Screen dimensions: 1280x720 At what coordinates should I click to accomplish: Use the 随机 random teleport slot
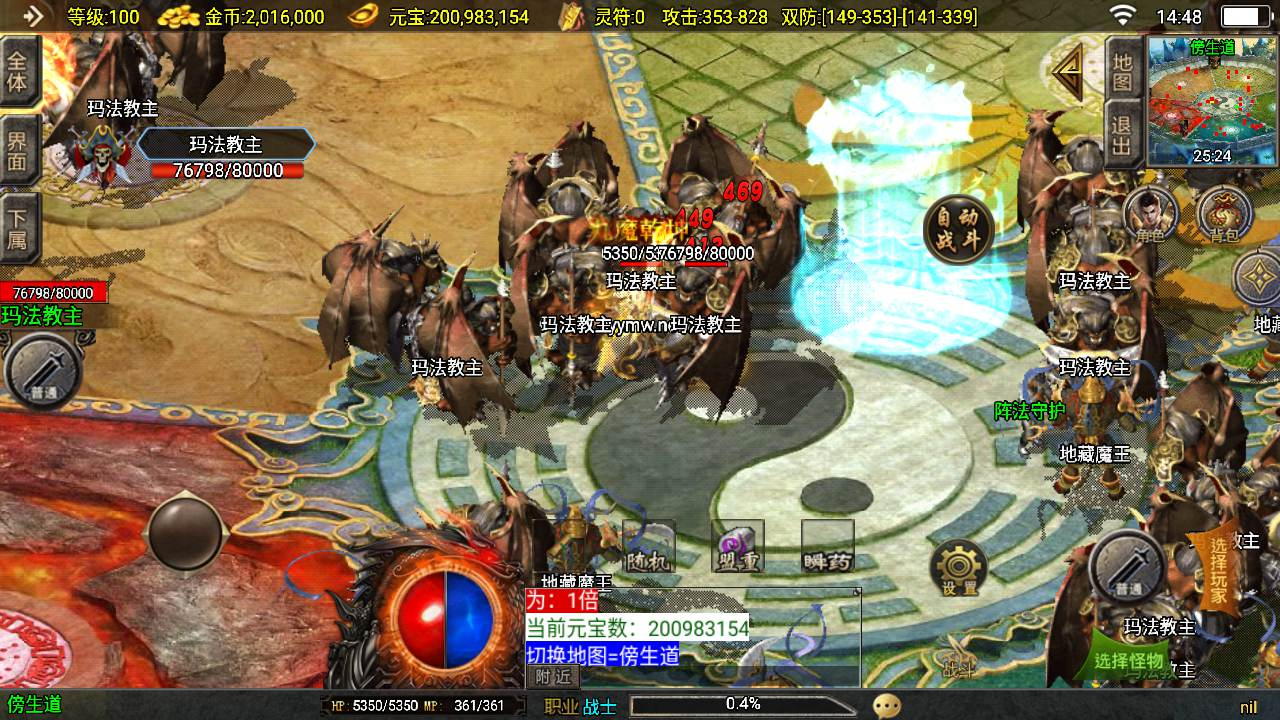pos(648,546)
